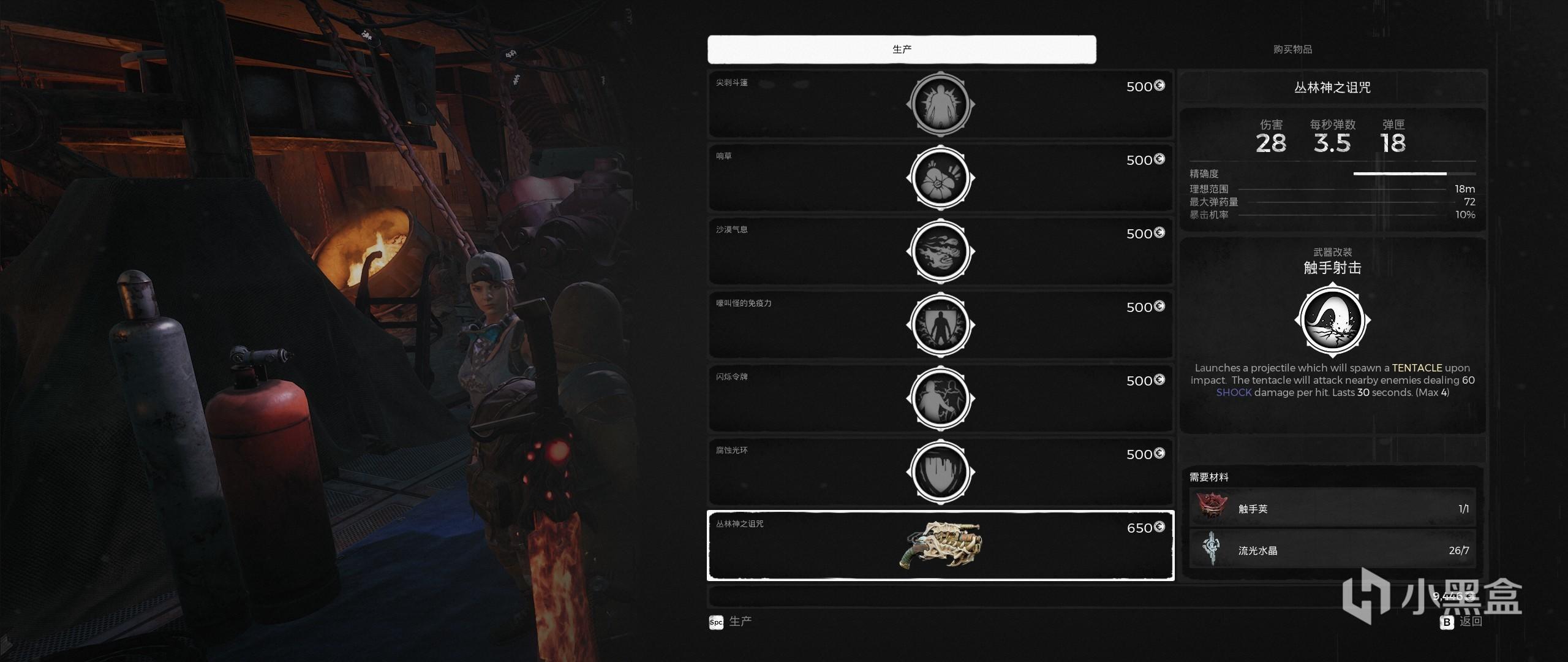The image size is (1568, 662).
Task: Select the 沙漠气息 recipe row
Action: 940,251
